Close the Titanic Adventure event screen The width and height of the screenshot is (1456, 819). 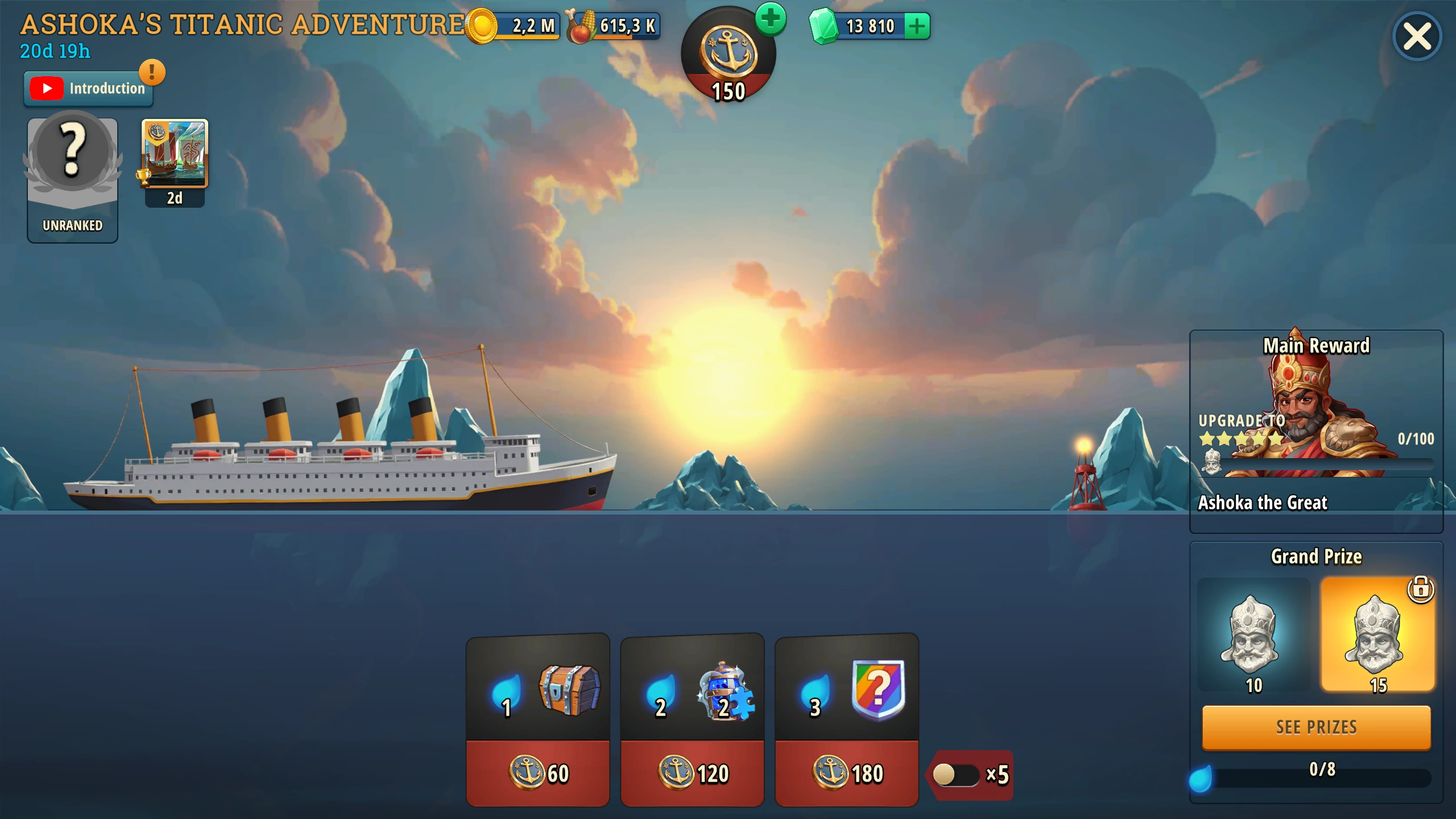point(1416,37)
